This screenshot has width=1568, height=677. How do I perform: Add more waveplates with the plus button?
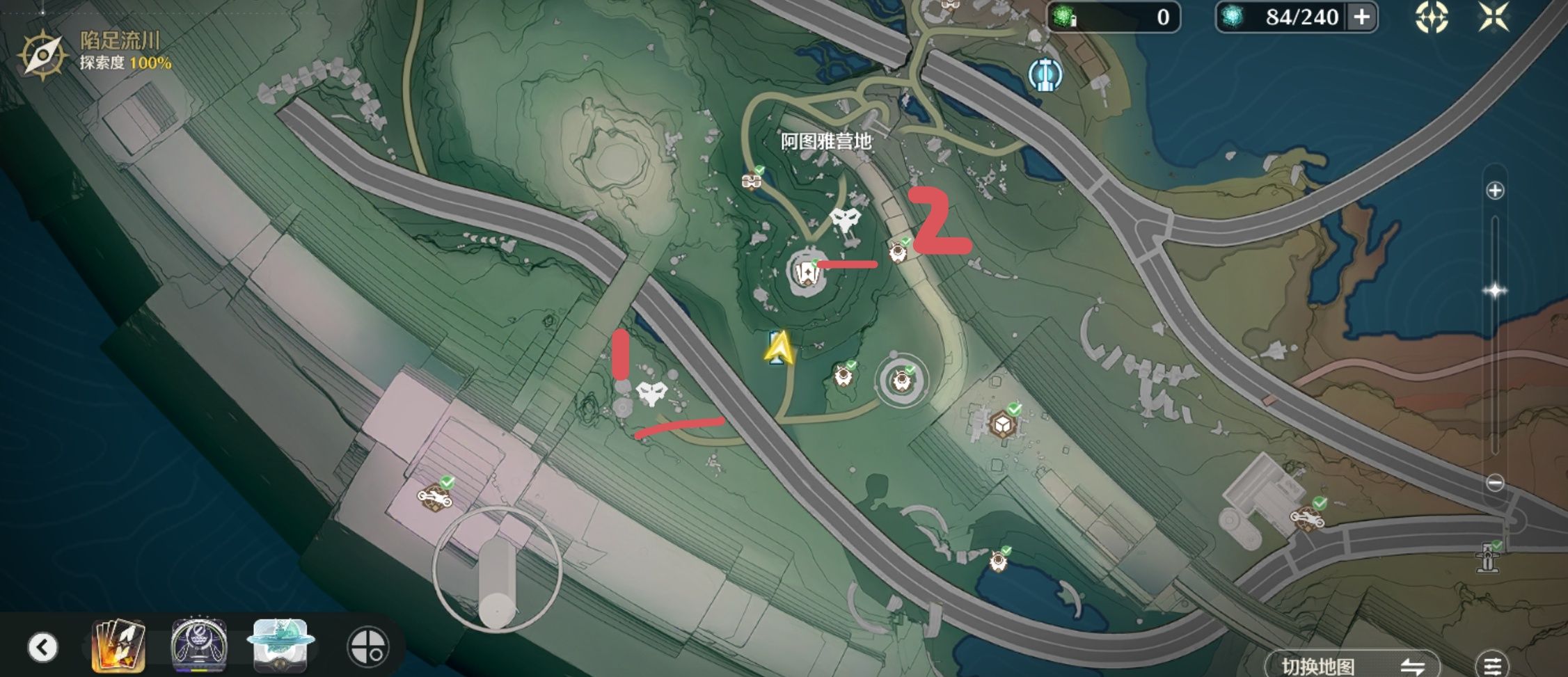(x=1362, y=17)
